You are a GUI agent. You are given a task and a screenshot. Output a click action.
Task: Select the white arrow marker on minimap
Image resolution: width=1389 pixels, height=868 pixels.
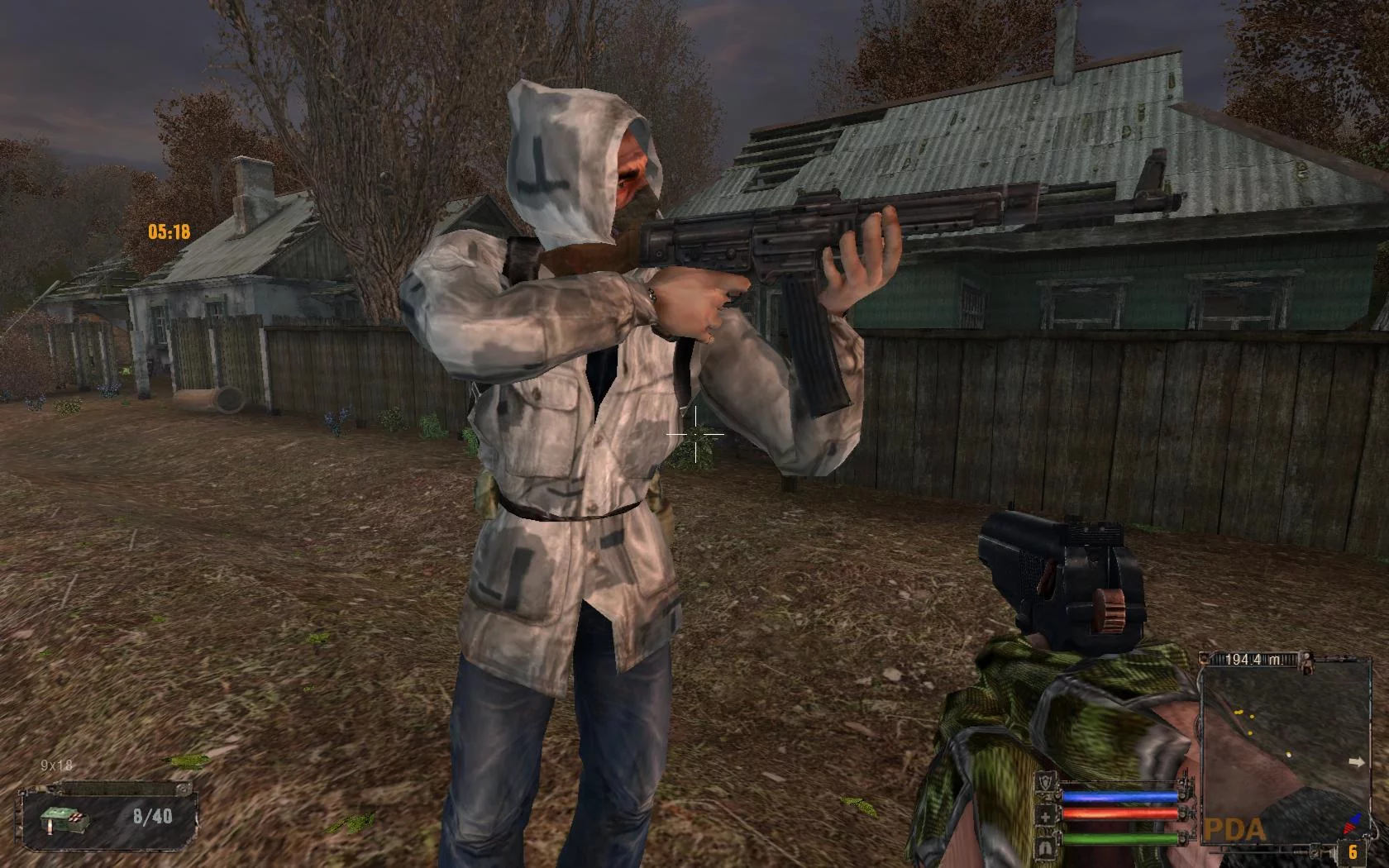pos(1356,763)
